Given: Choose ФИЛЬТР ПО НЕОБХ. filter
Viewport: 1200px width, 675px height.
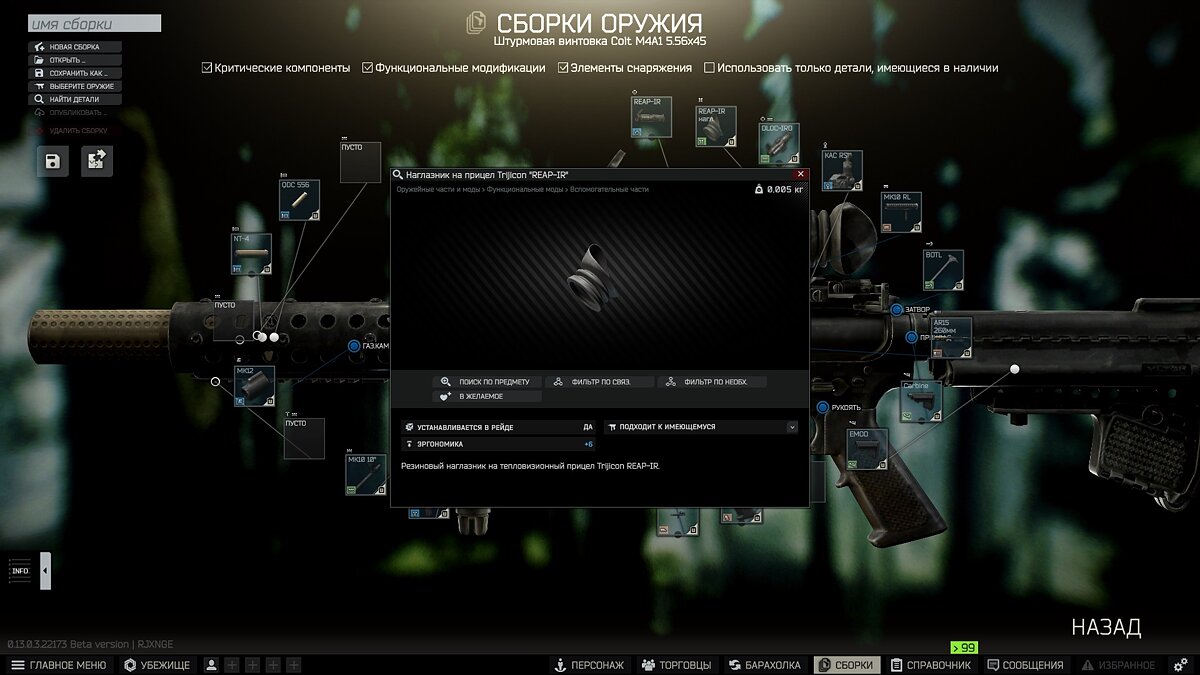Looking at the screenshot, I should 712,382.
